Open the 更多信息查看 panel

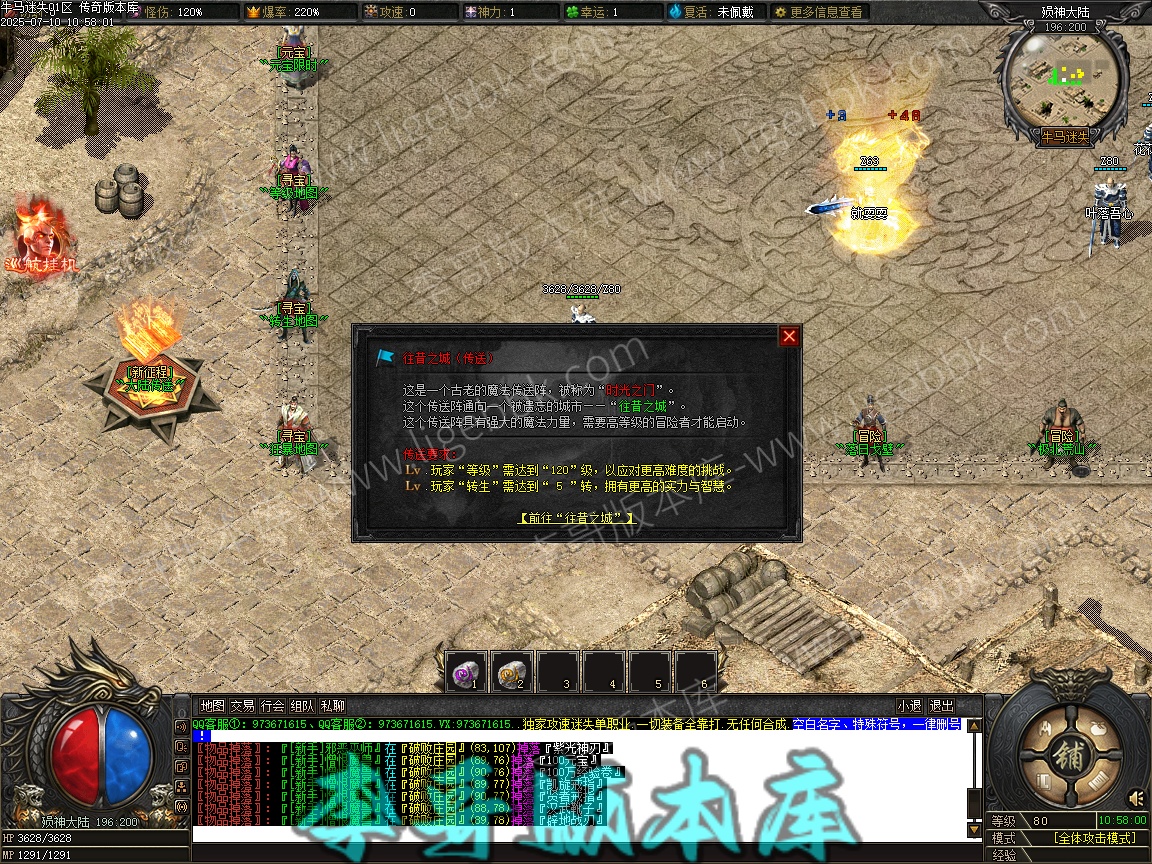[818, 12]
